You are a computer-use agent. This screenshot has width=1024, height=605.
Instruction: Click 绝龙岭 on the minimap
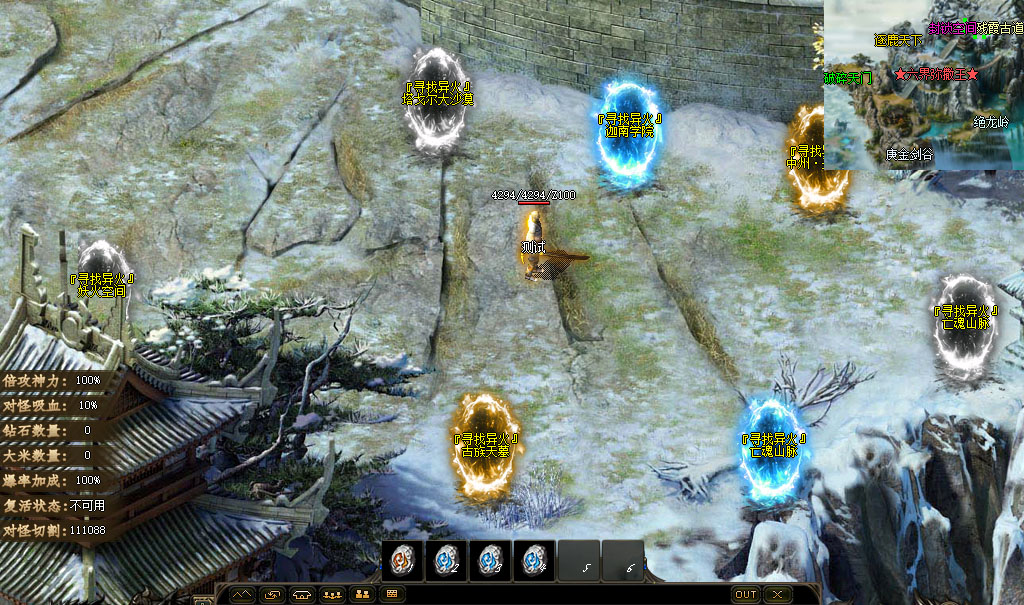991,122
